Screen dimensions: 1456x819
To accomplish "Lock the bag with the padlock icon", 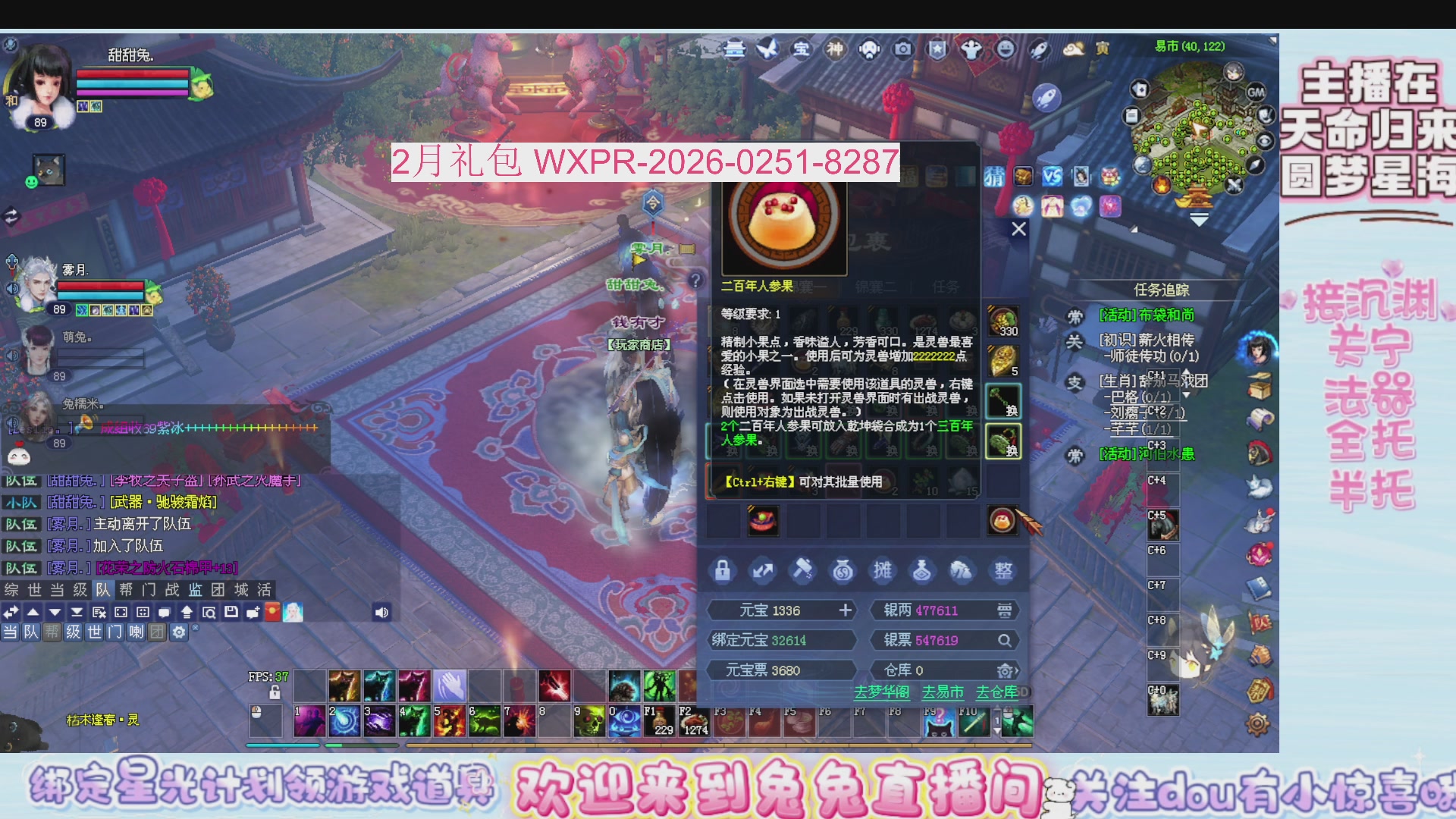I will pos(722,570).
